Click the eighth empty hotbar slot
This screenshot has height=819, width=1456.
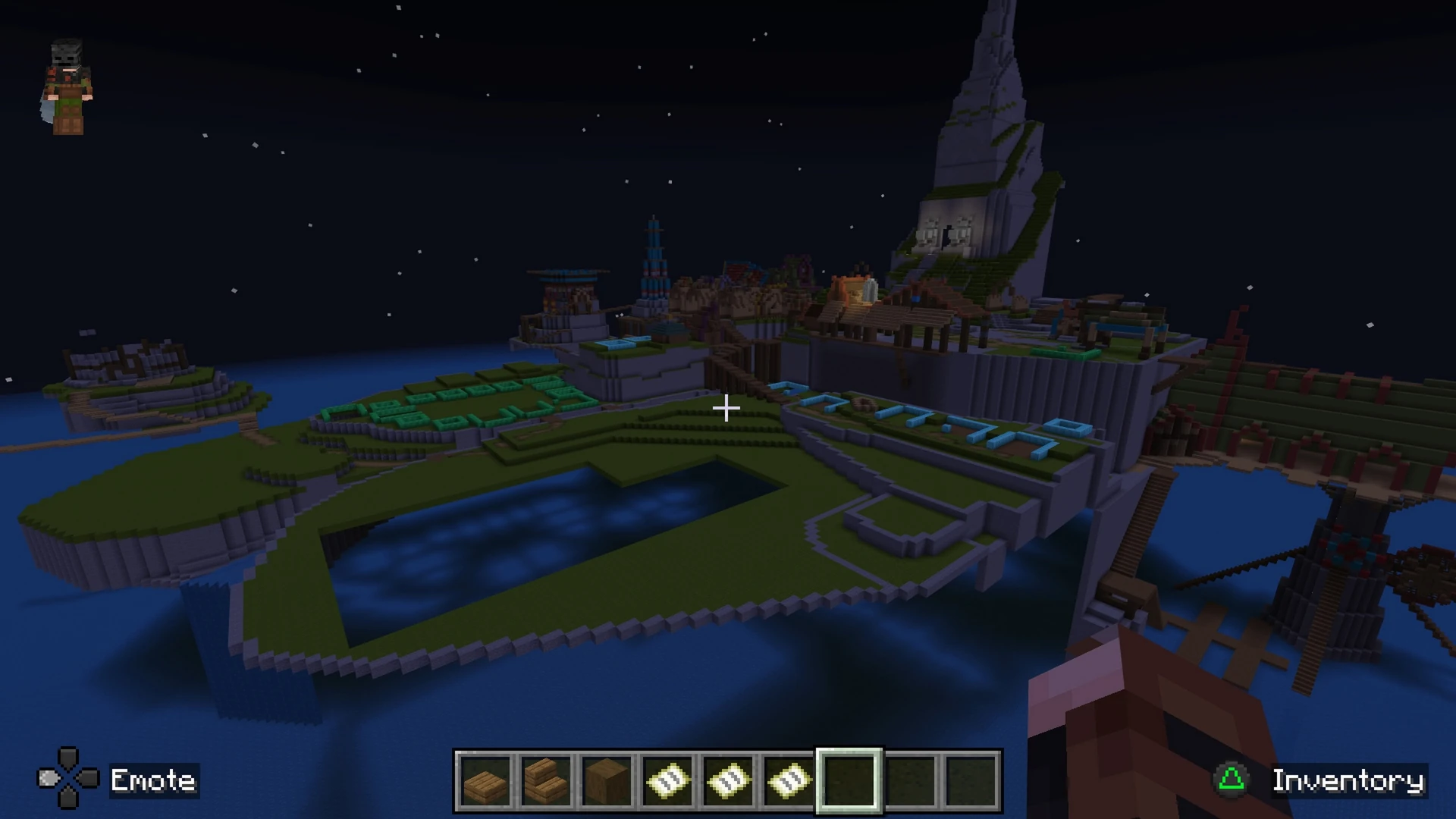(x=910, y=782)
